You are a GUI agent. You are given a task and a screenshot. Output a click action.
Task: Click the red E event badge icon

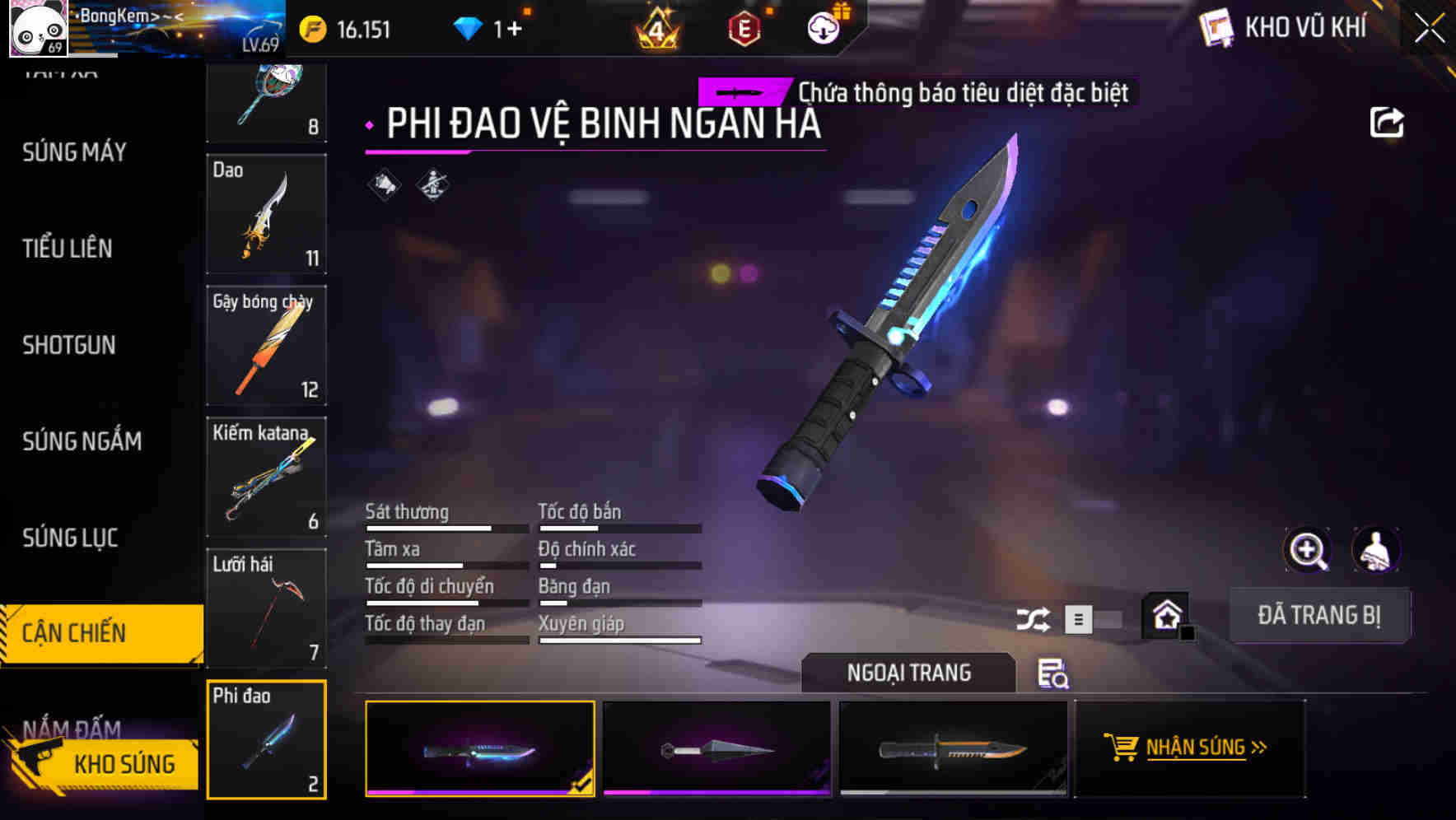[x=743, y=27]
